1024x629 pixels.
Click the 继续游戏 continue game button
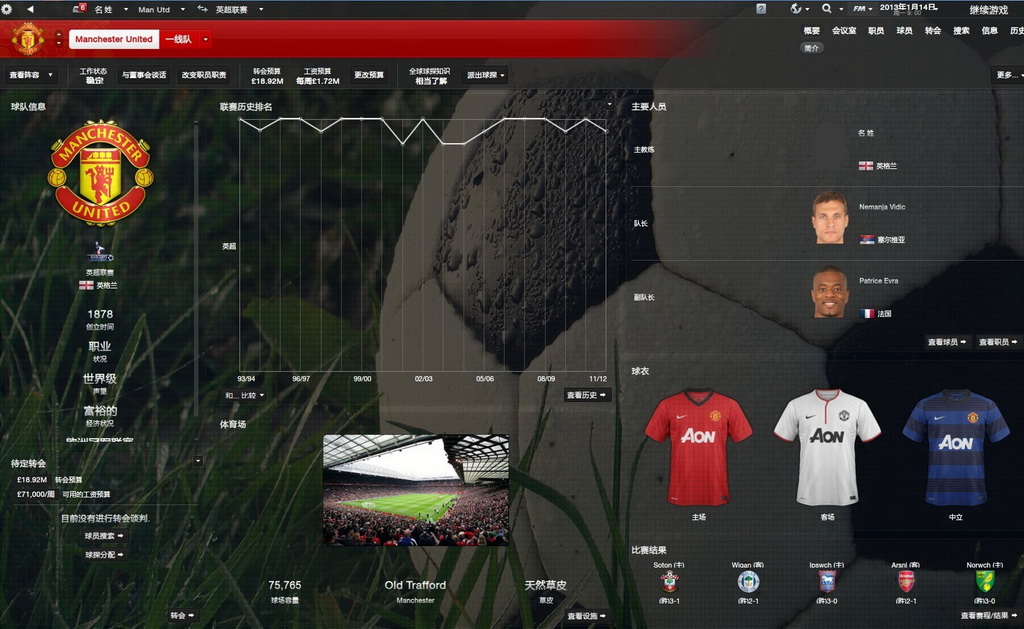pyautogui.click(x=988, y=9)
